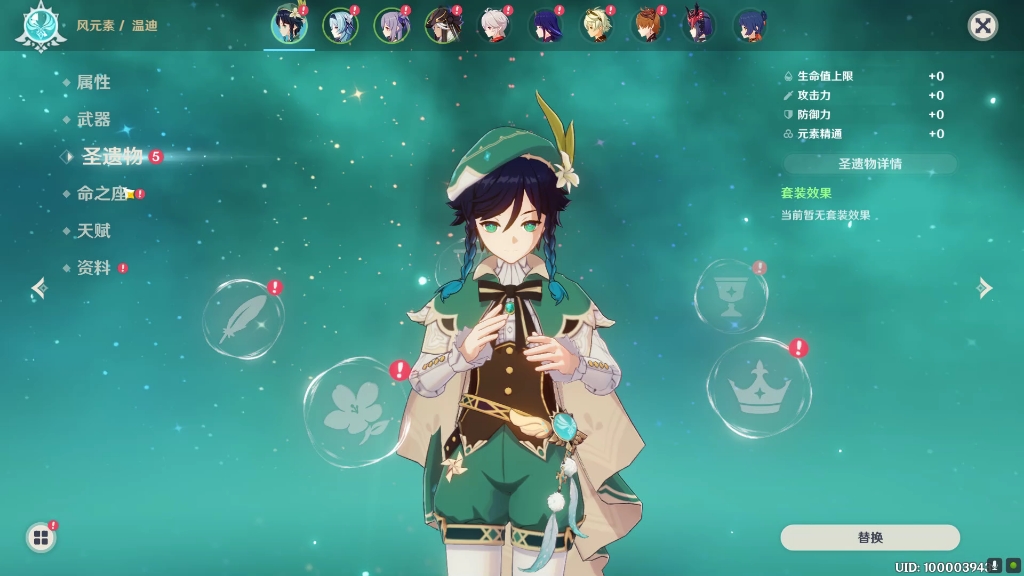Close the character screen
This screenshot has height=576, width=1024.
point(983,26)
